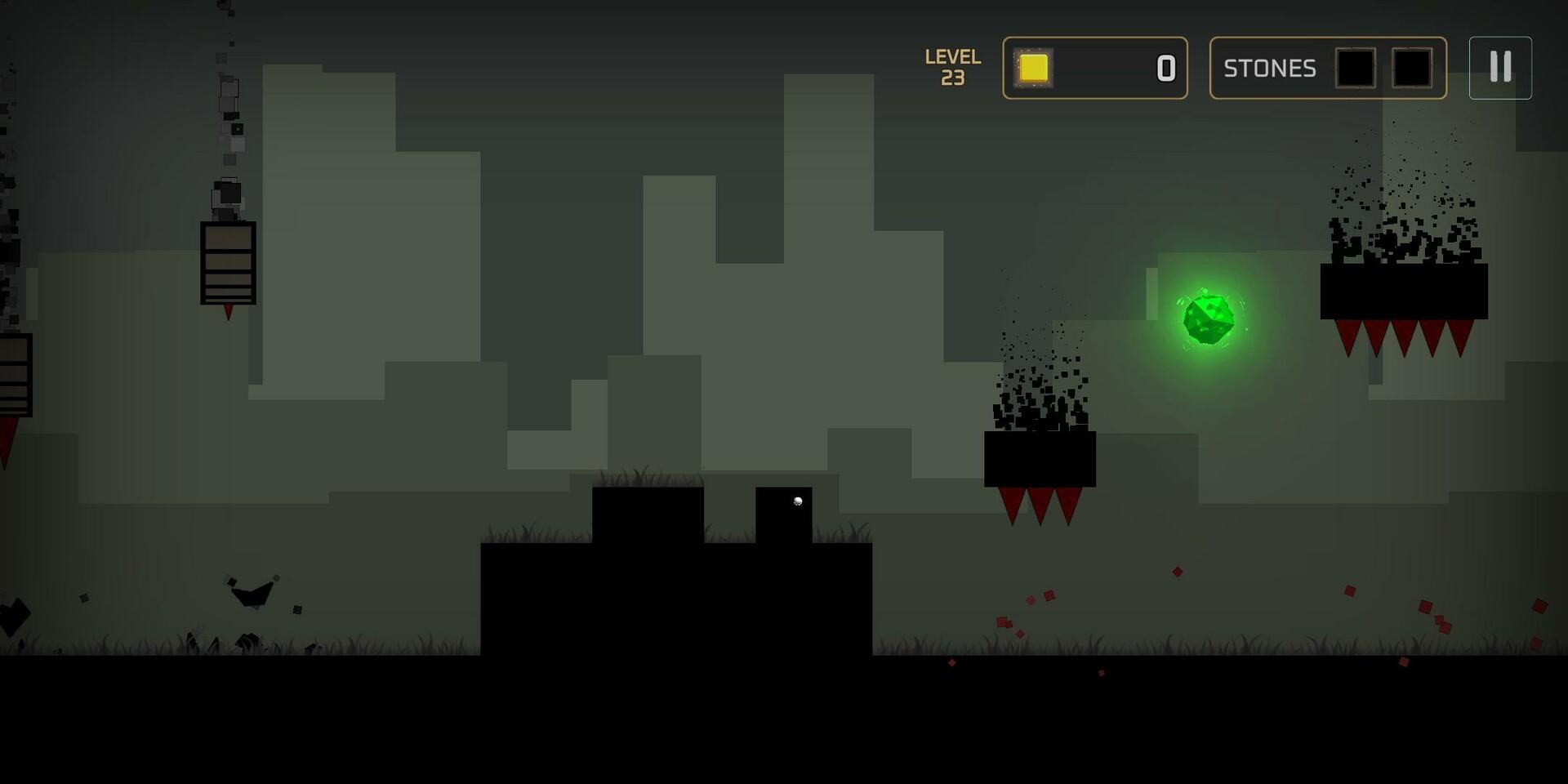Click the LEVEL 23 label
The width and height of the screenshot is (1568, 784).
coord(952,68)
